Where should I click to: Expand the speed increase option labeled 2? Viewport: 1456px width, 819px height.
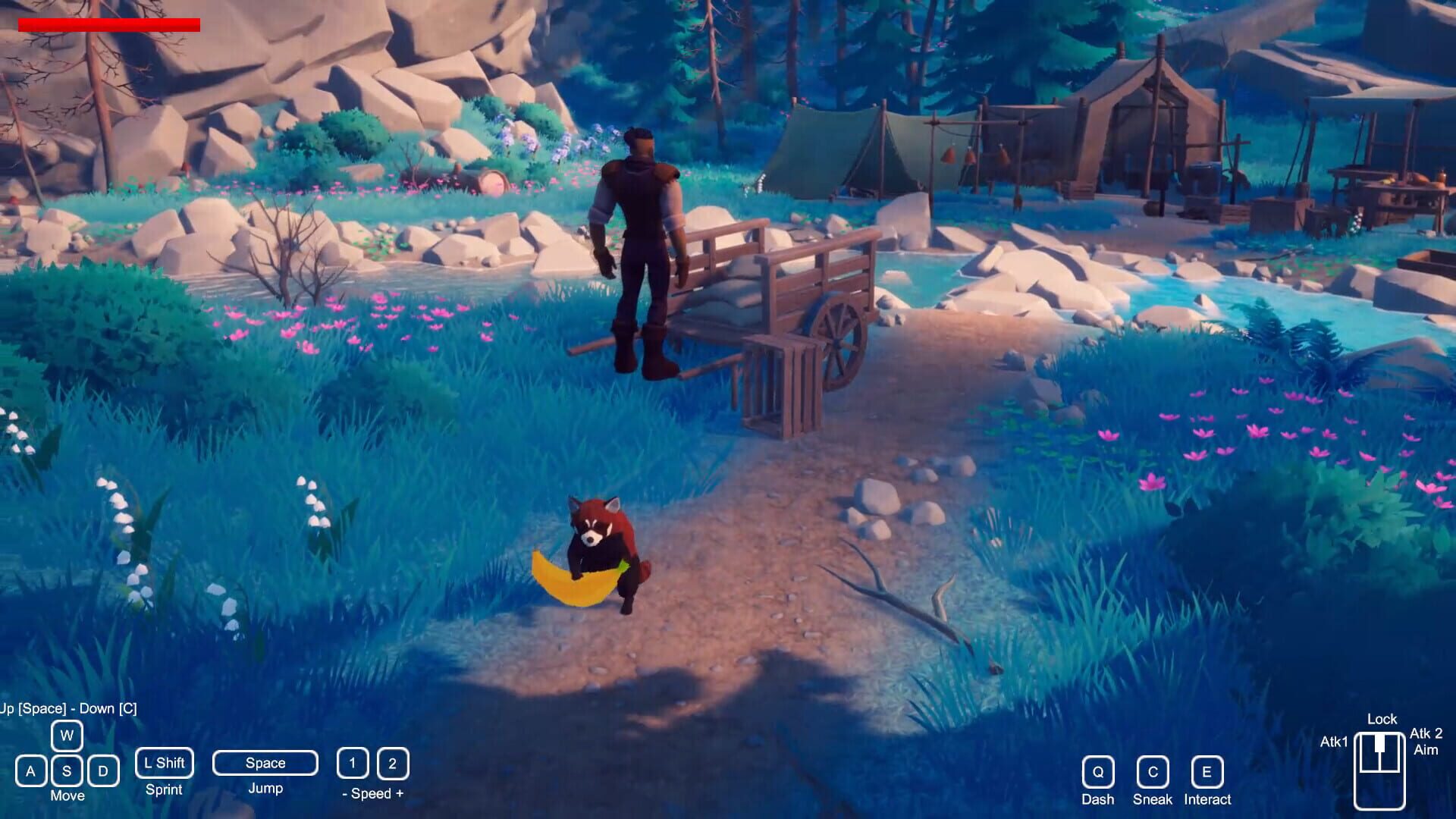tap(392, 764)
